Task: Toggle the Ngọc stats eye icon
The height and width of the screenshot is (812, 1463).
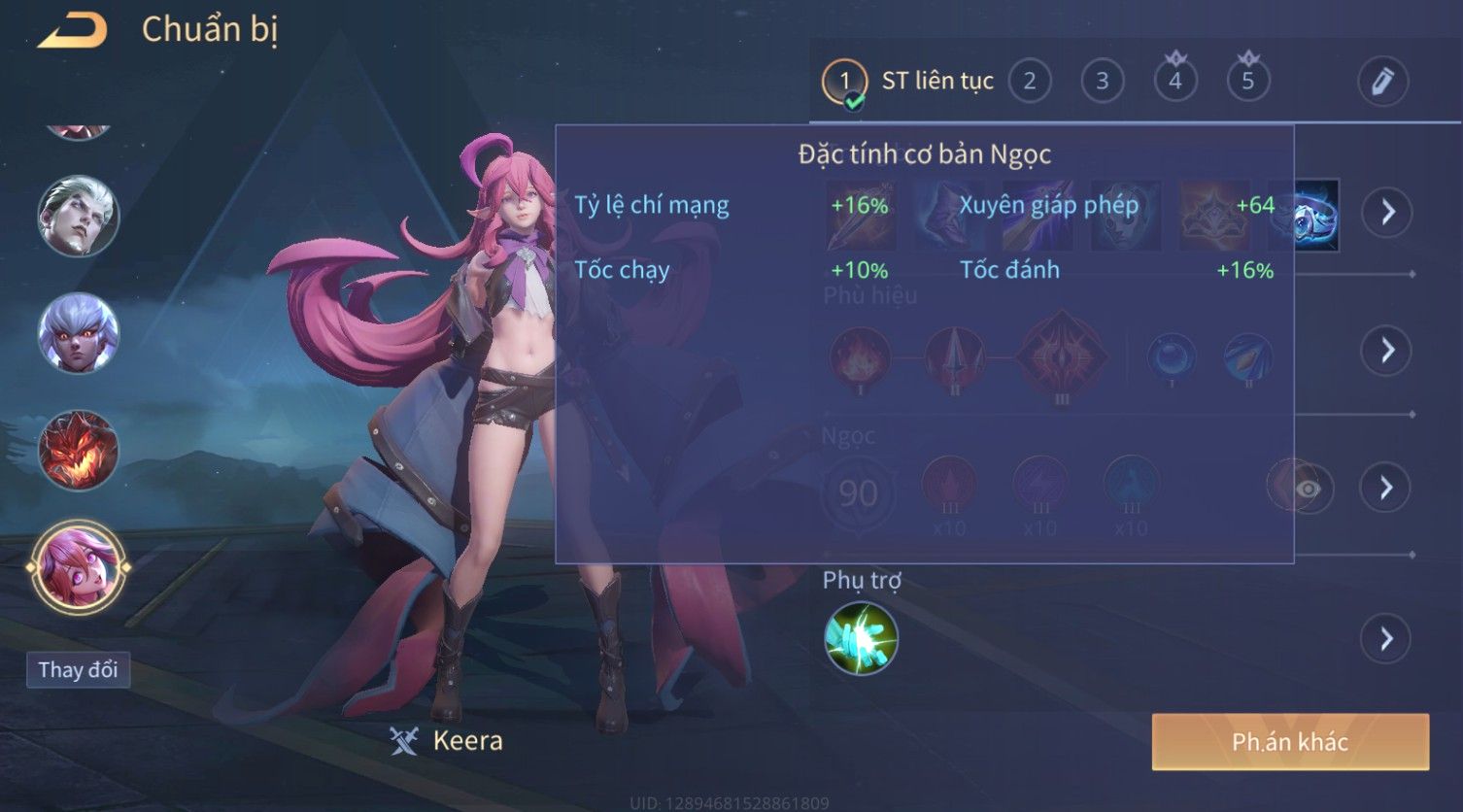Action: (x=1307, y=489)
